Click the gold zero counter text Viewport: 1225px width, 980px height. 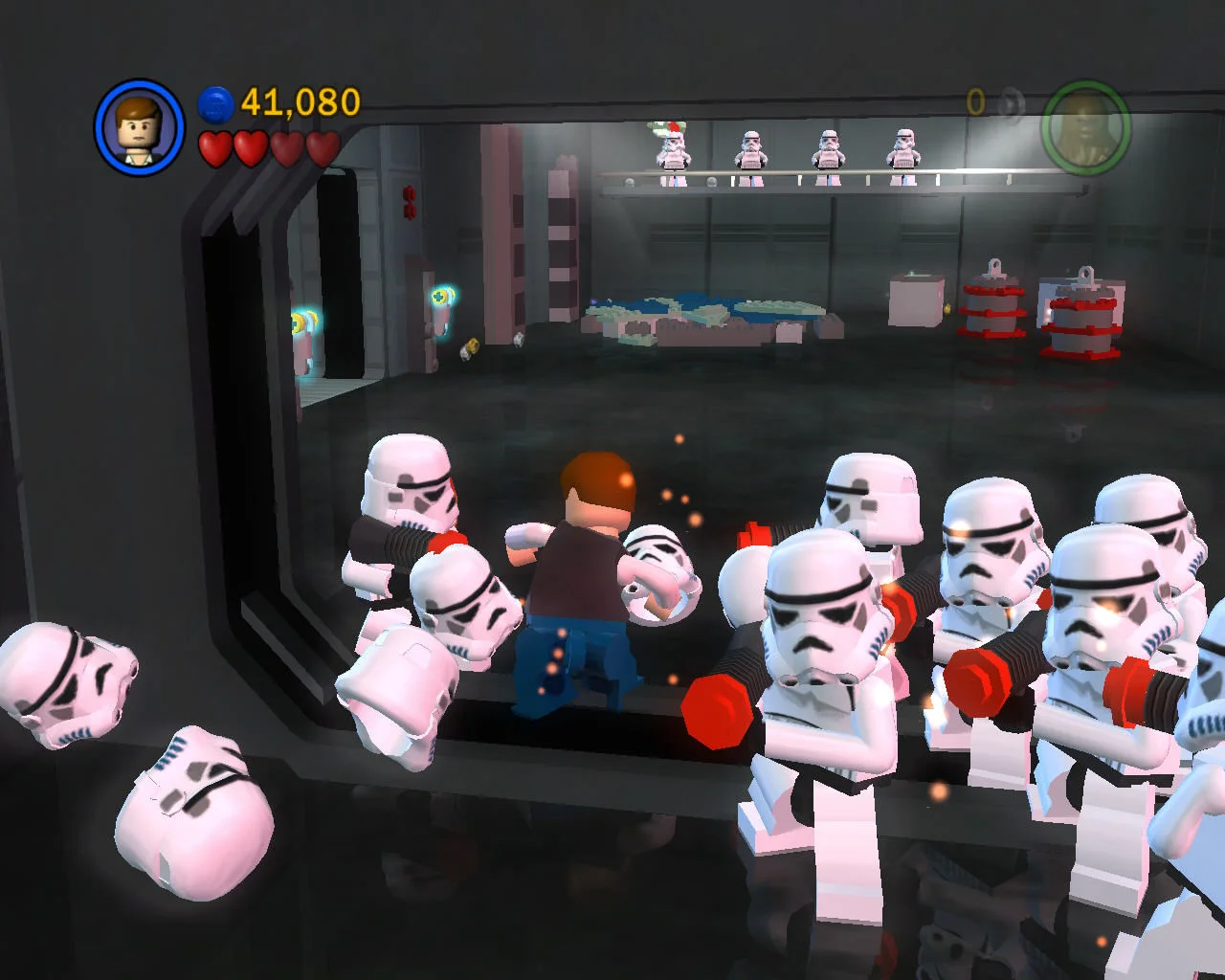[976, 101]
